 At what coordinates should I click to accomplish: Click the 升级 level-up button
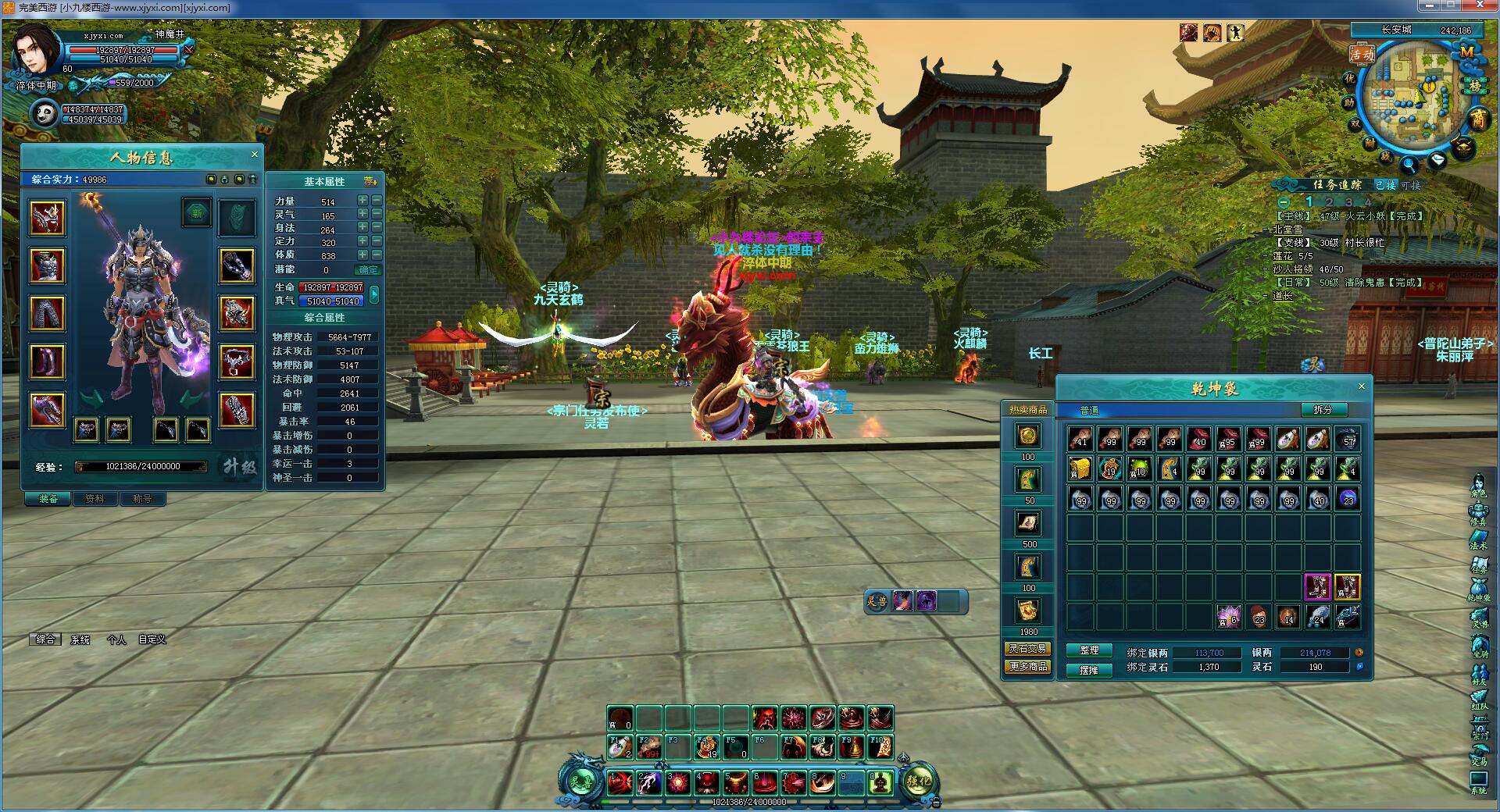click(x=239, y=467)
